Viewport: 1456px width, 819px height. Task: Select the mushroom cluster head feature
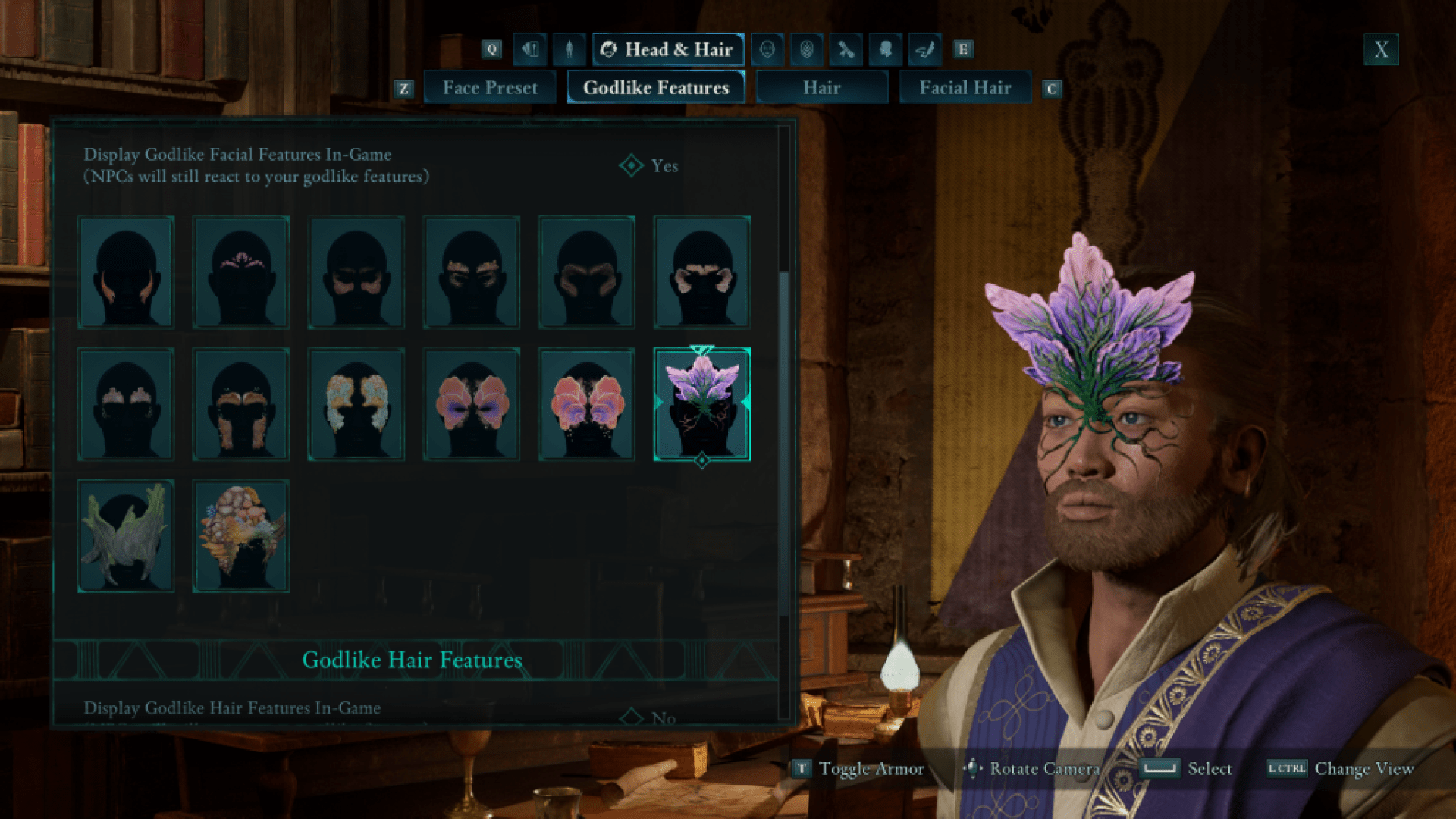[241, 536]
